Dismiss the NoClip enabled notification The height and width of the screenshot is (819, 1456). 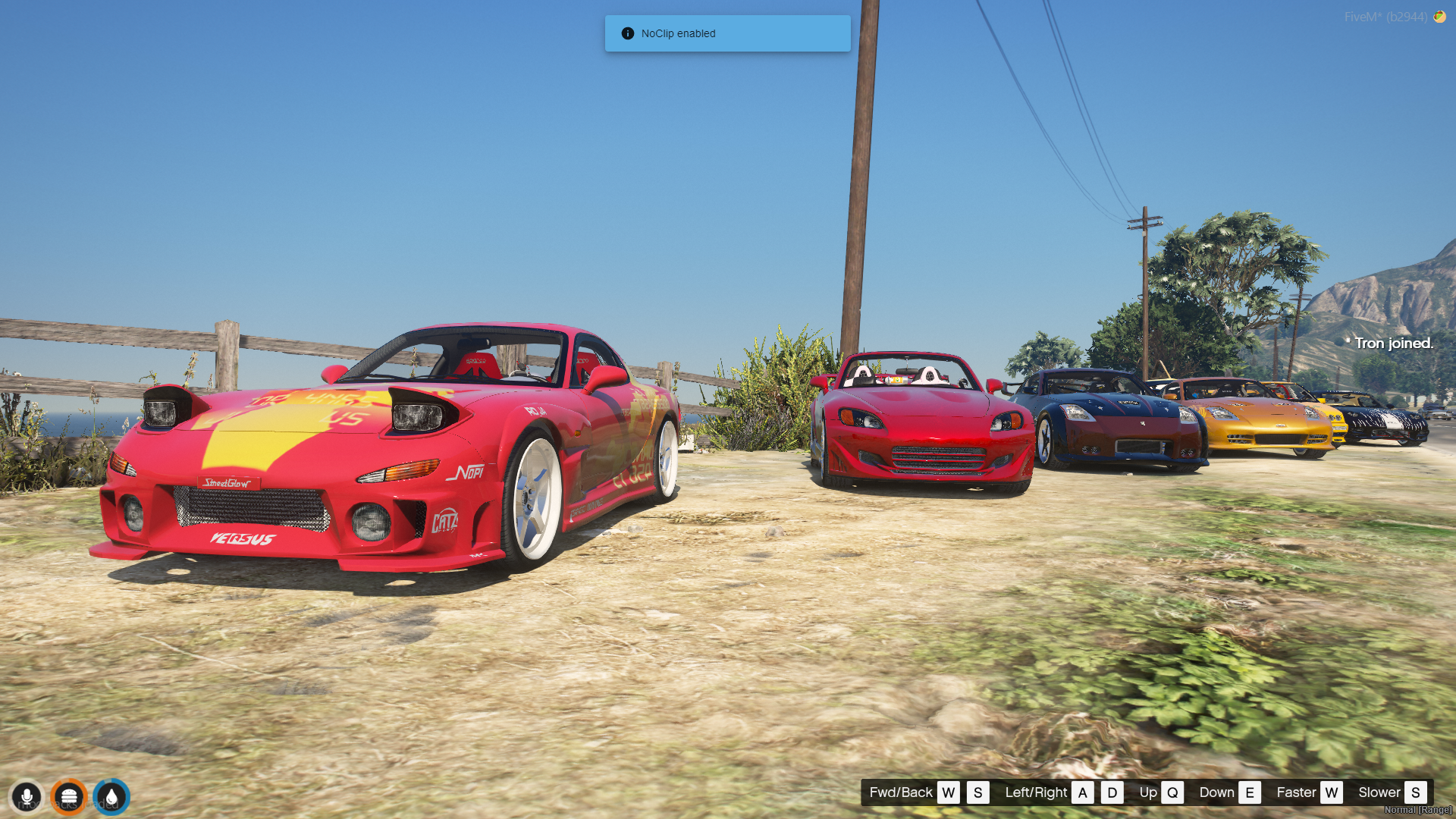point(726,33)
